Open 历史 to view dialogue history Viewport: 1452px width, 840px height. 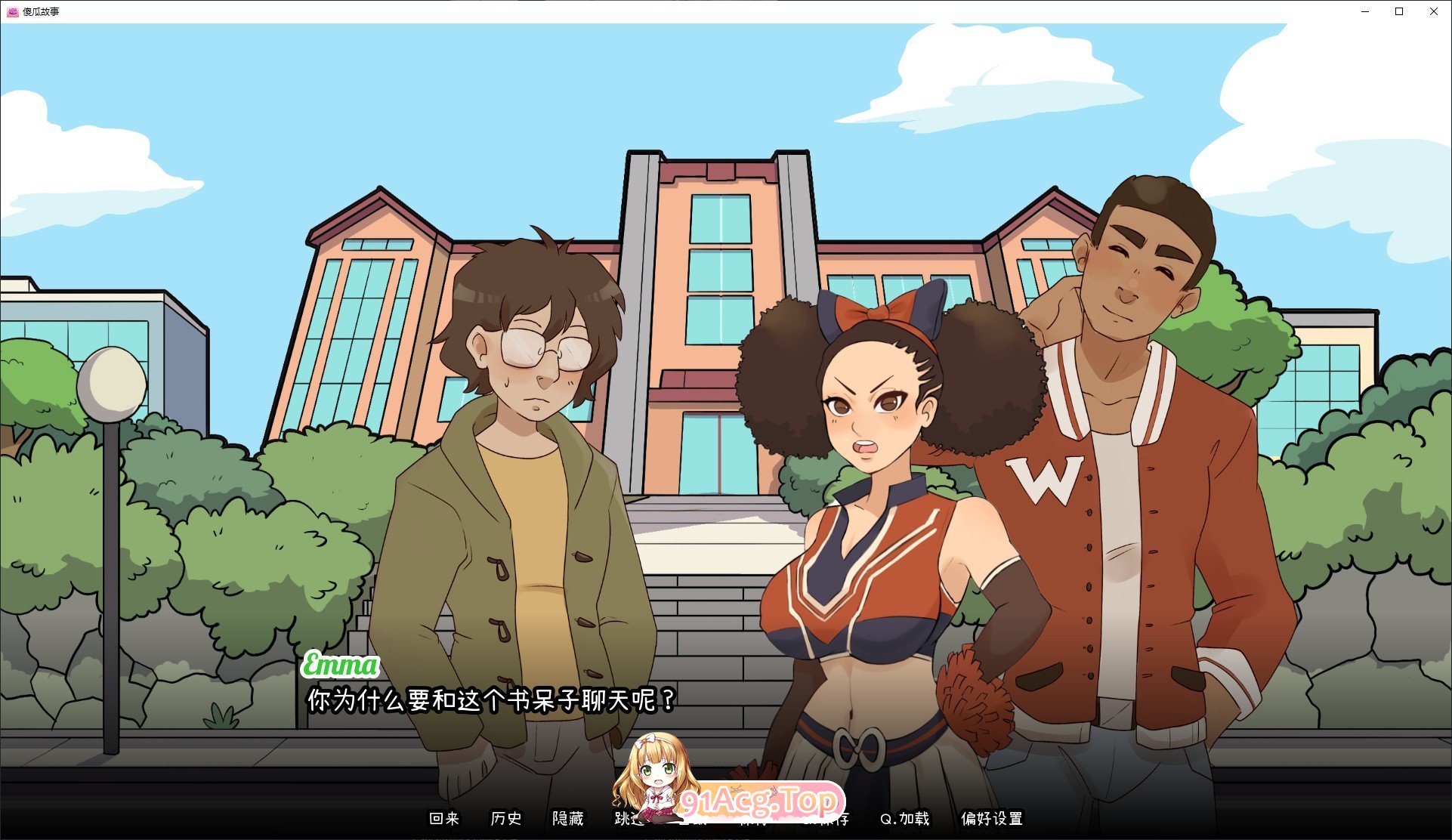[506, 819]
